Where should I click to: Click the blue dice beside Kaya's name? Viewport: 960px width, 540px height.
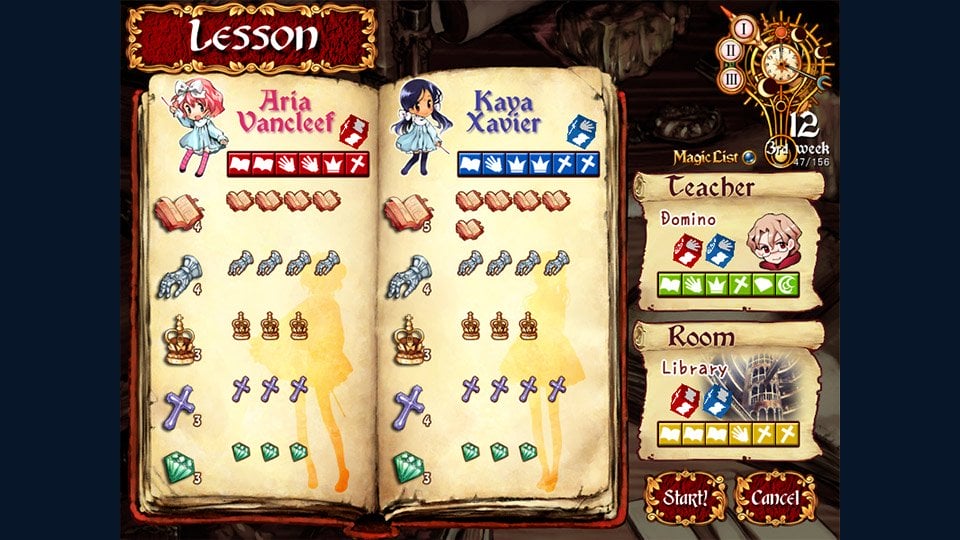tap(582, 130)
